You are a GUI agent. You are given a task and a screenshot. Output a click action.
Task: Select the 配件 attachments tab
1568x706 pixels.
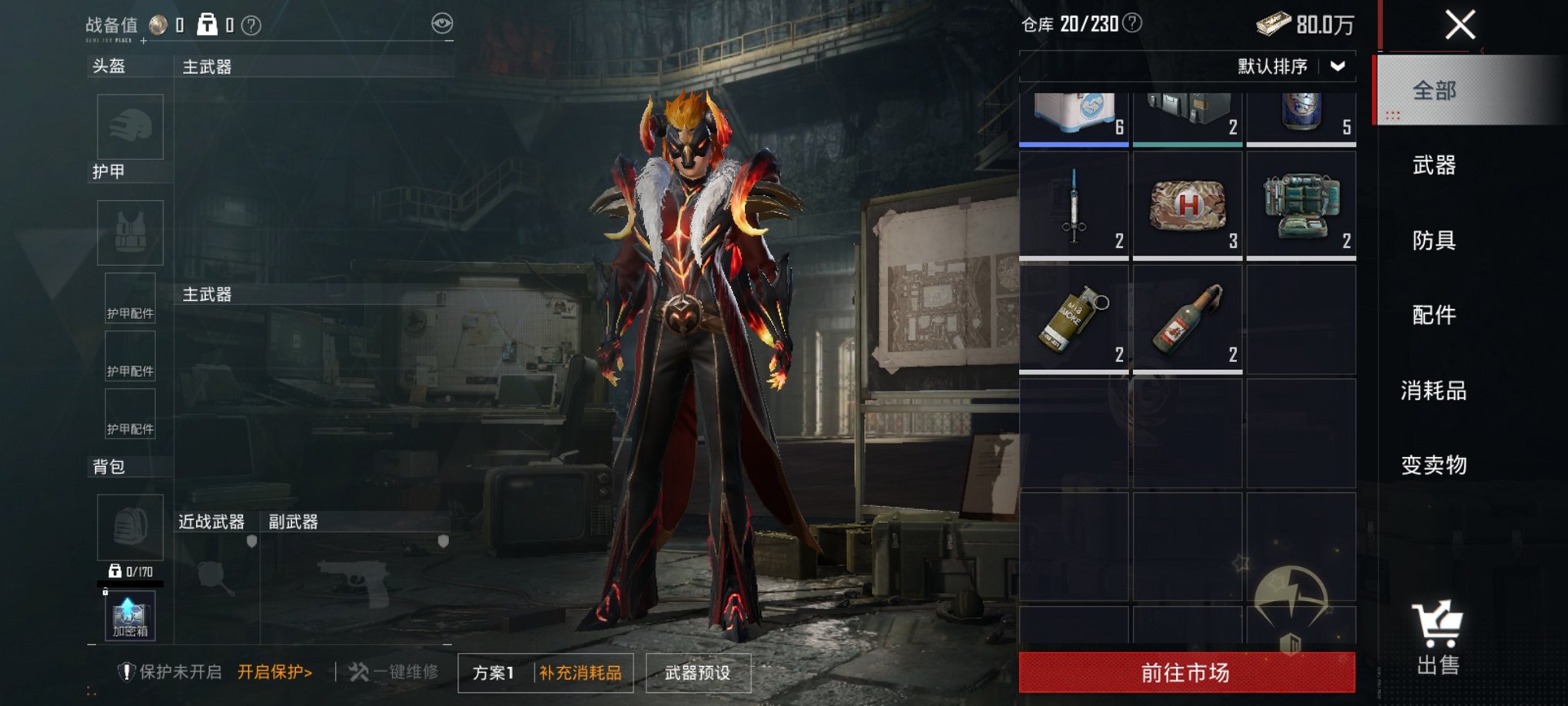click(x=1434, y=315)
